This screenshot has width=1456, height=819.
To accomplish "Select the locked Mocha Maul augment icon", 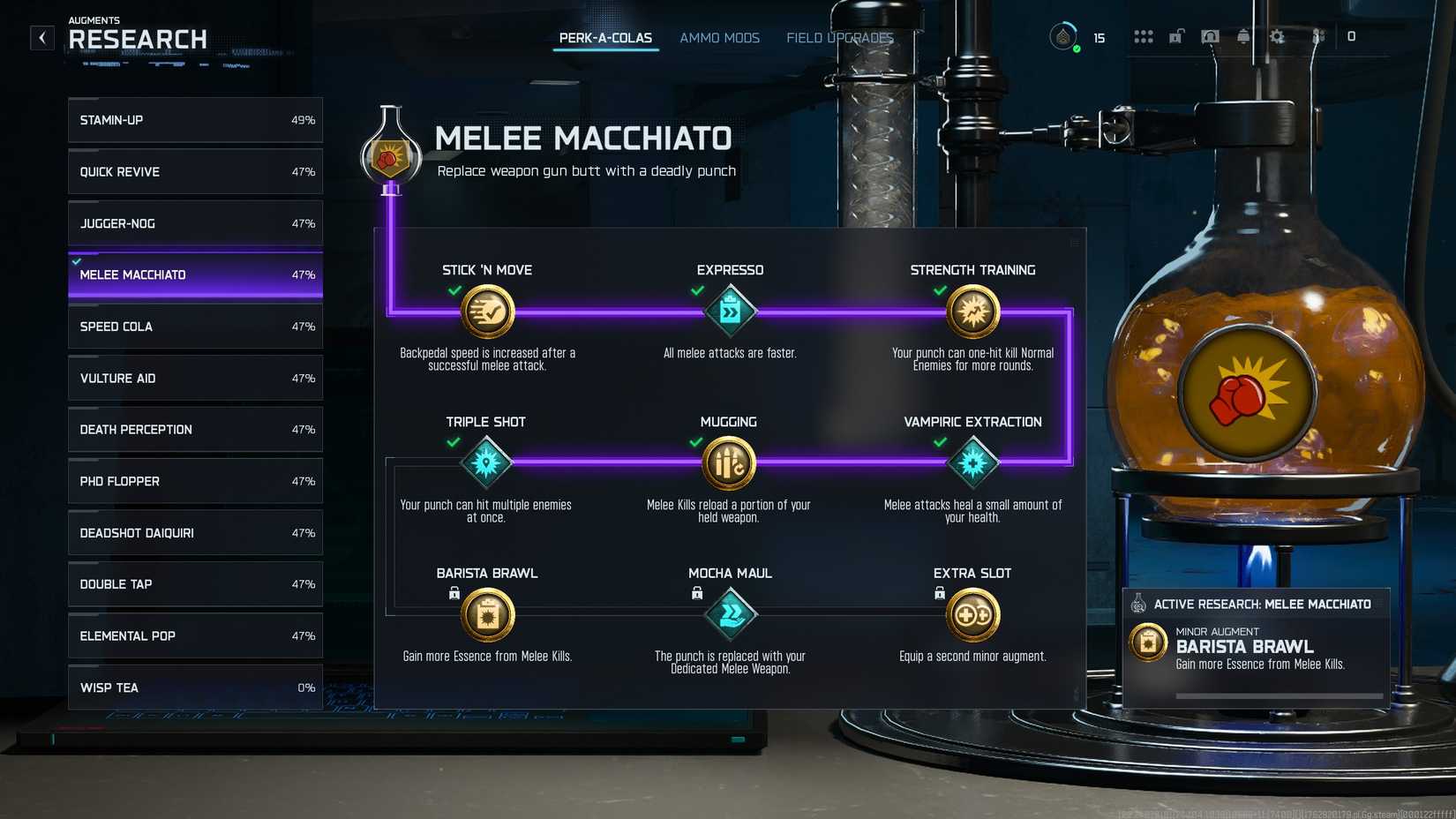I will pos(729,613).
